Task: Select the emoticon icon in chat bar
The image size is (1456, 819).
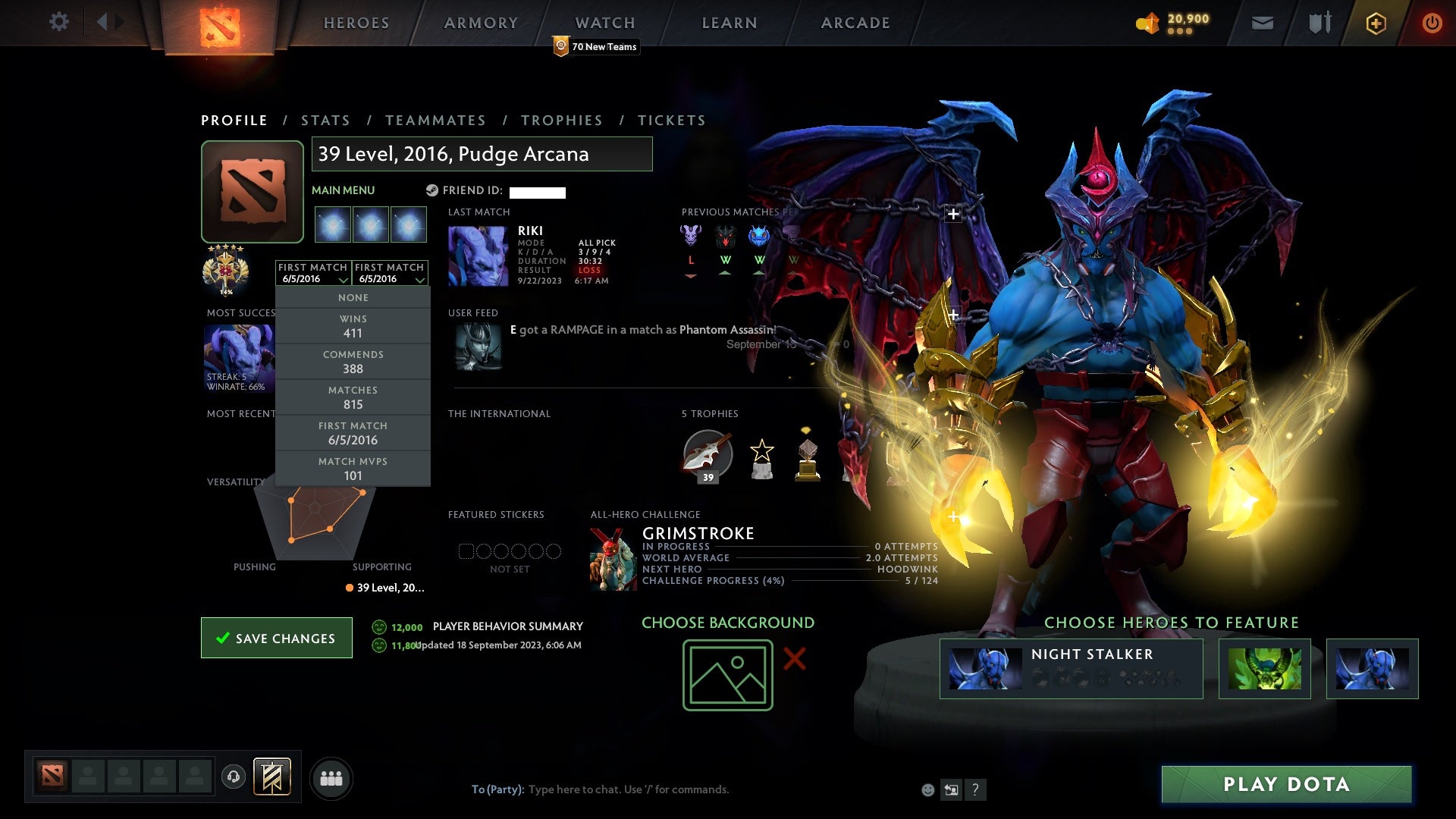Action: pos(927,789)
